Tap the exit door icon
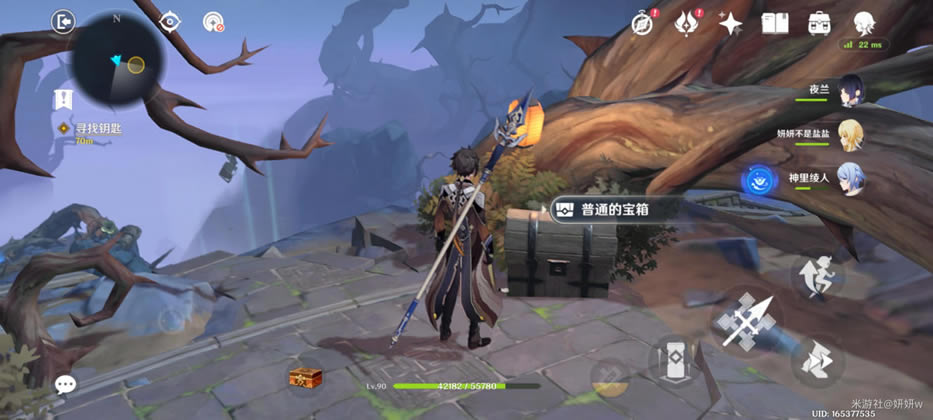Image resolution: width=933 pixels, height=420 pixels. pyautogui.click(x=63, y=21)
